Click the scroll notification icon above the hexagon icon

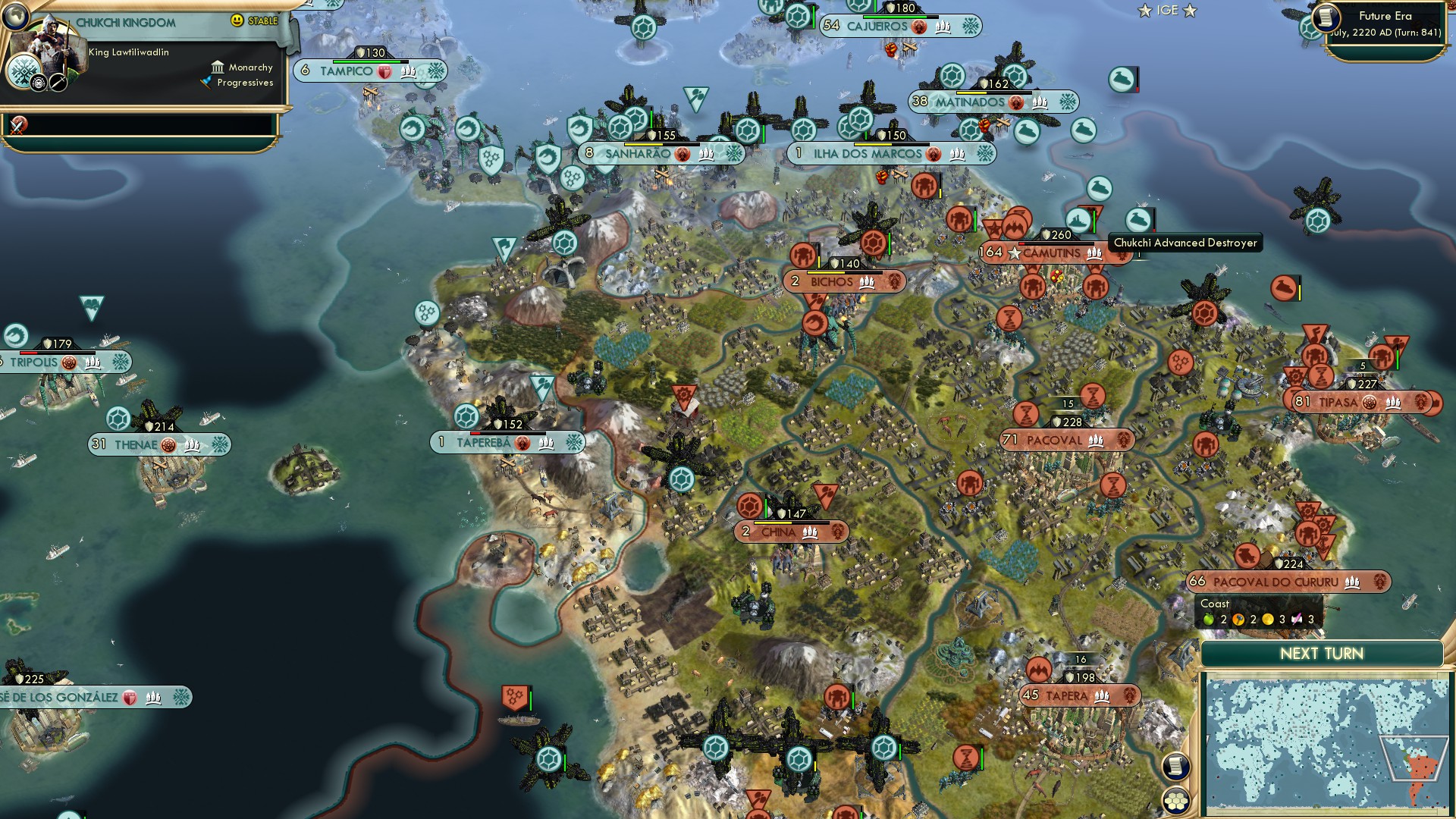(x=1175, y=766)
